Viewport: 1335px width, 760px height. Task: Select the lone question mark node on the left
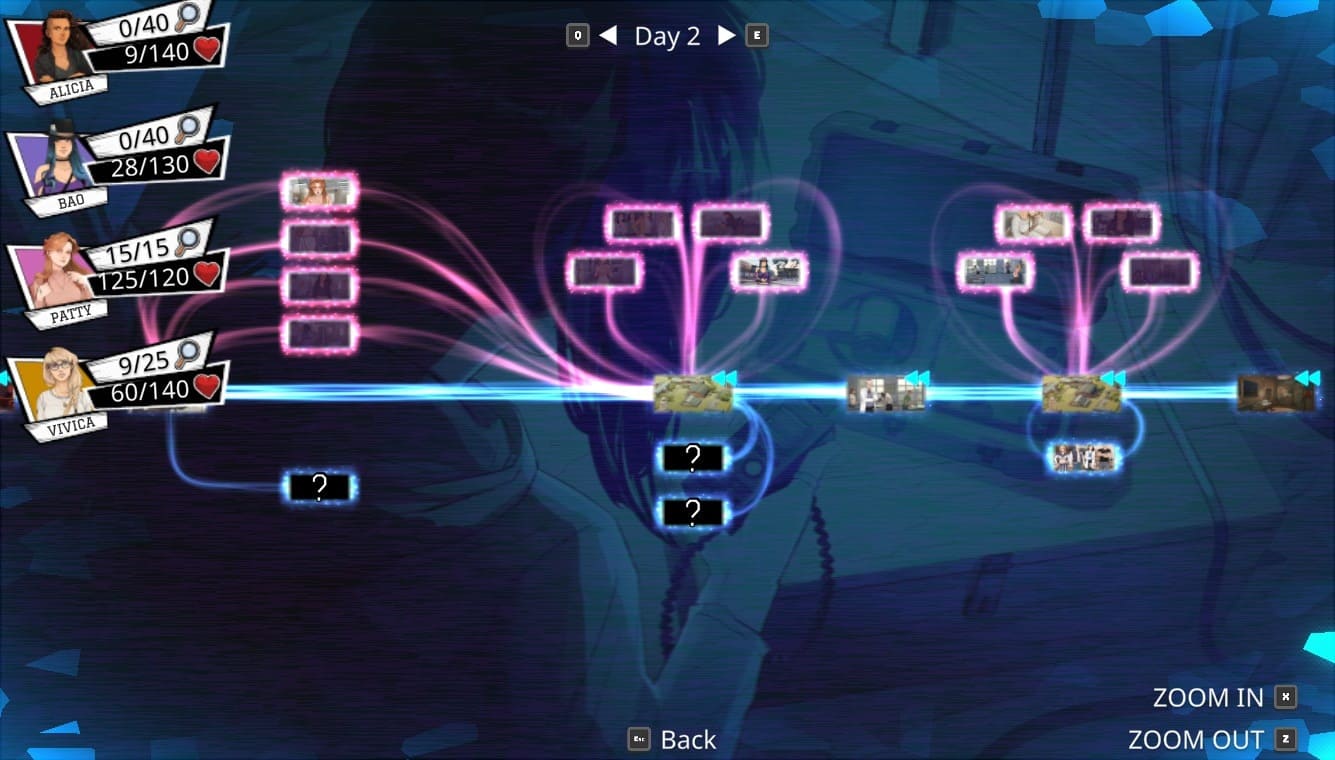(x=320, y=487)
